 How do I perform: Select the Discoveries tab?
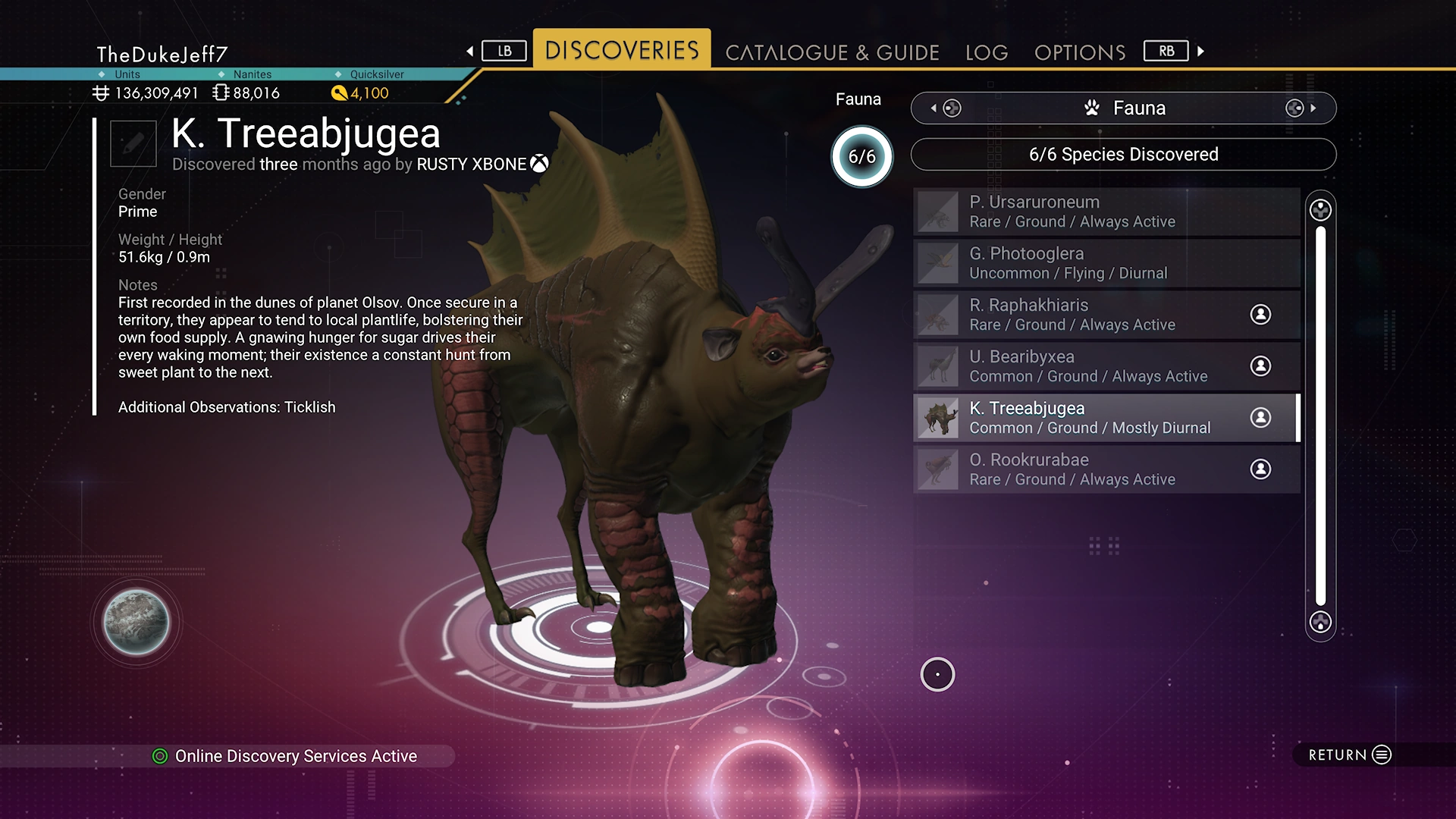point(622,50)
